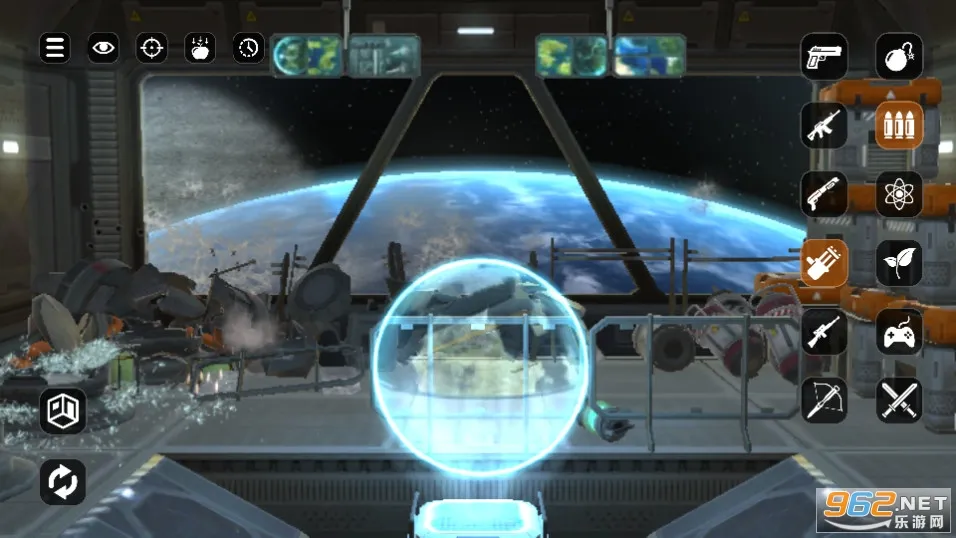Activate the crosshair aim icon
956x538 pixels.
coord(151,47)
